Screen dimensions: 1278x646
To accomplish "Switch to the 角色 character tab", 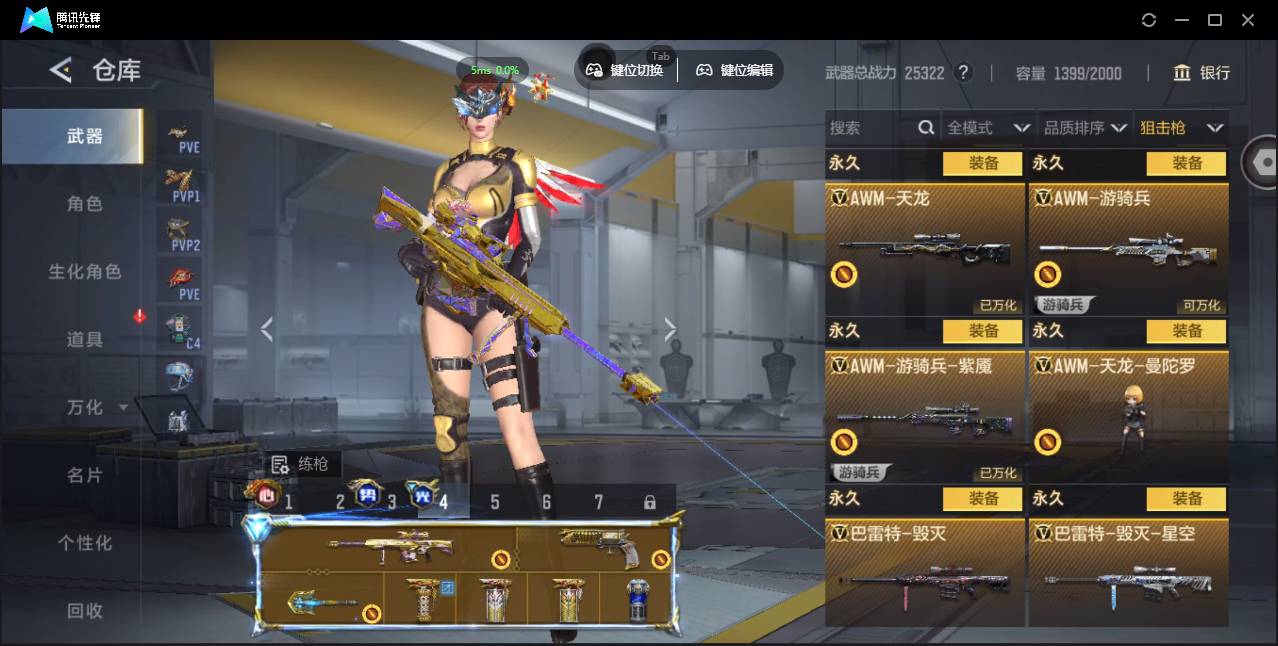I will point(85,204).
